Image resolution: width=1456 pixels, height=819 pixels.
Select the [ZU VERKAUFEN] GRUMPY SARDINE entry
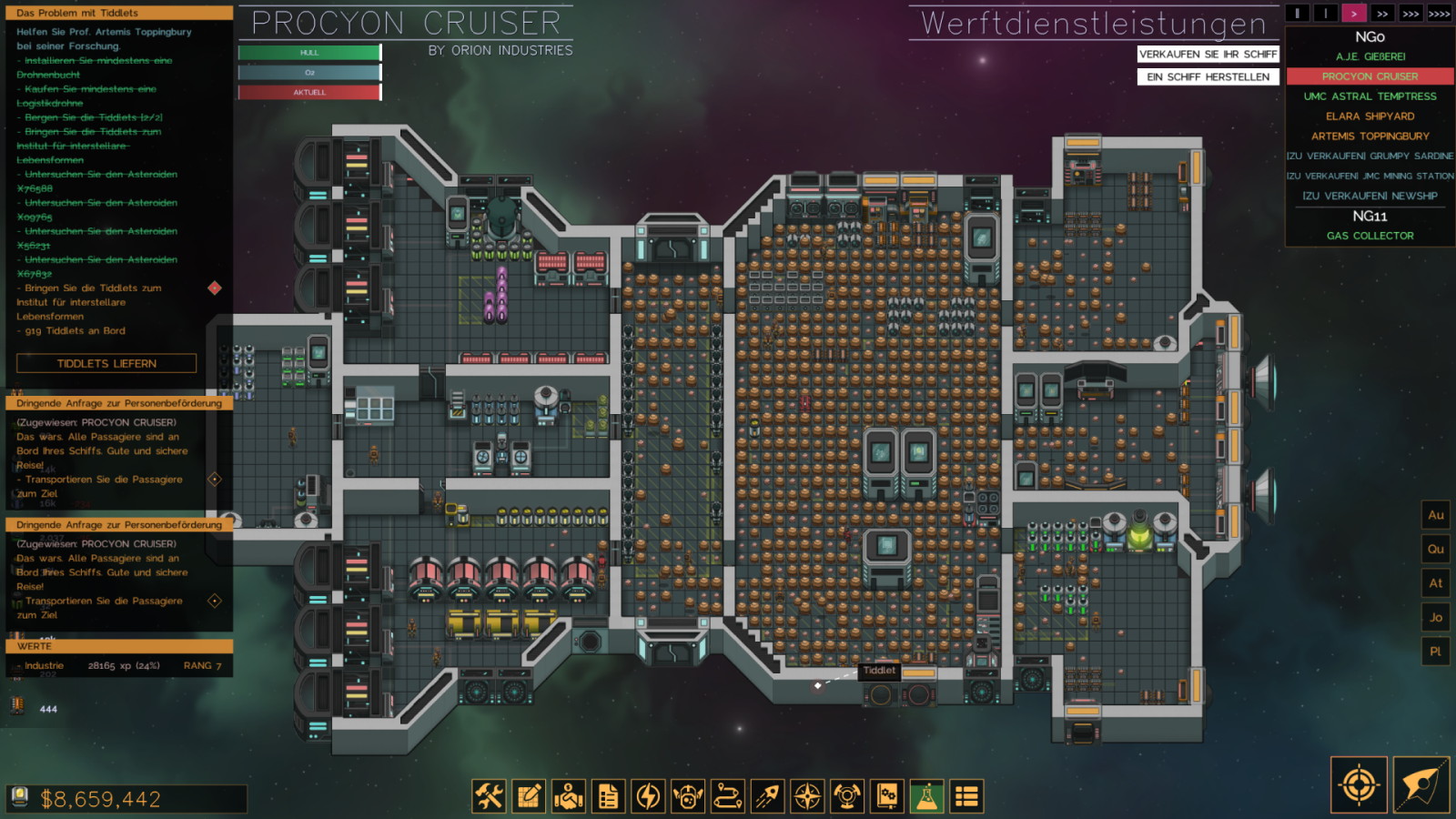point(1370,157)
